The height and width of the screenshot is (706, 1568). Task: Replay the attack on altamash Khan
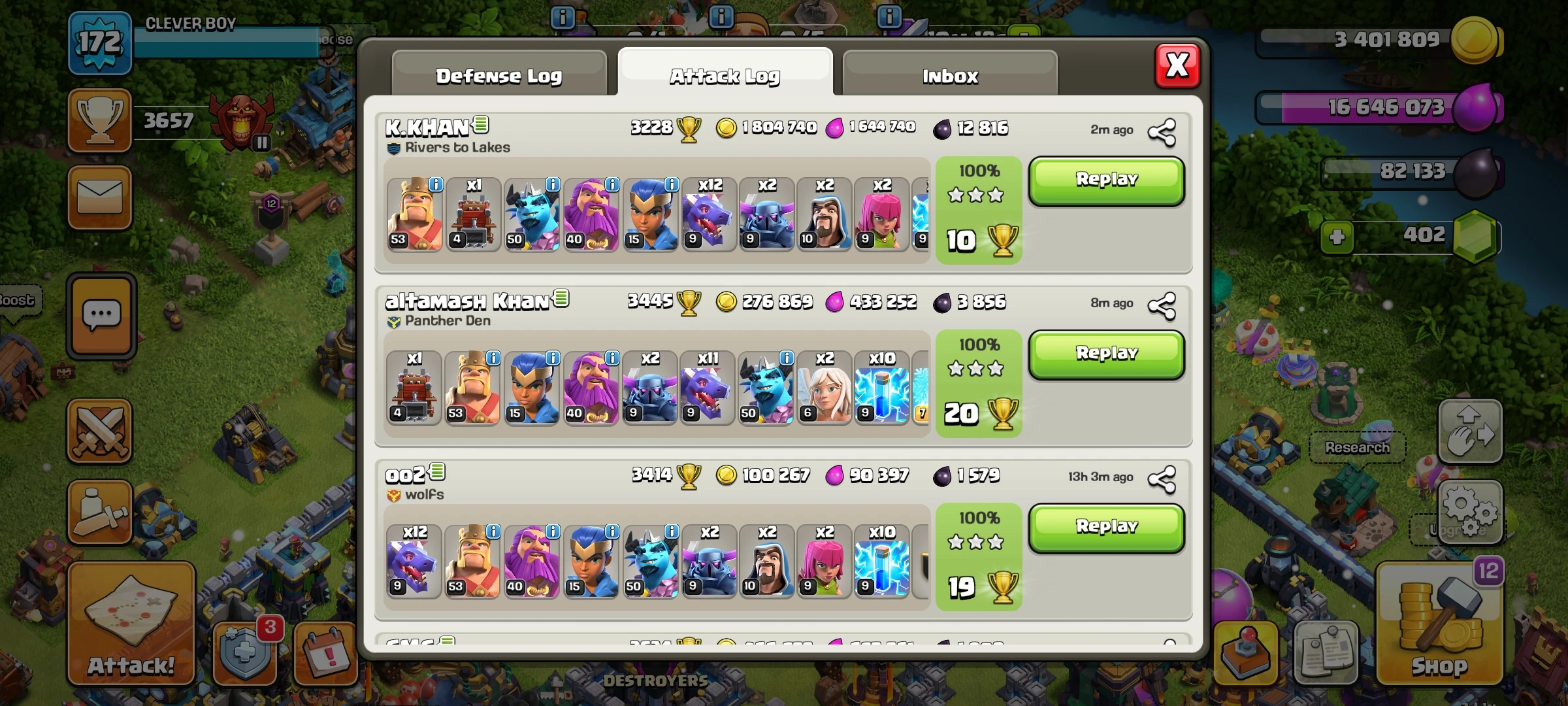(x=1106, y=352)
